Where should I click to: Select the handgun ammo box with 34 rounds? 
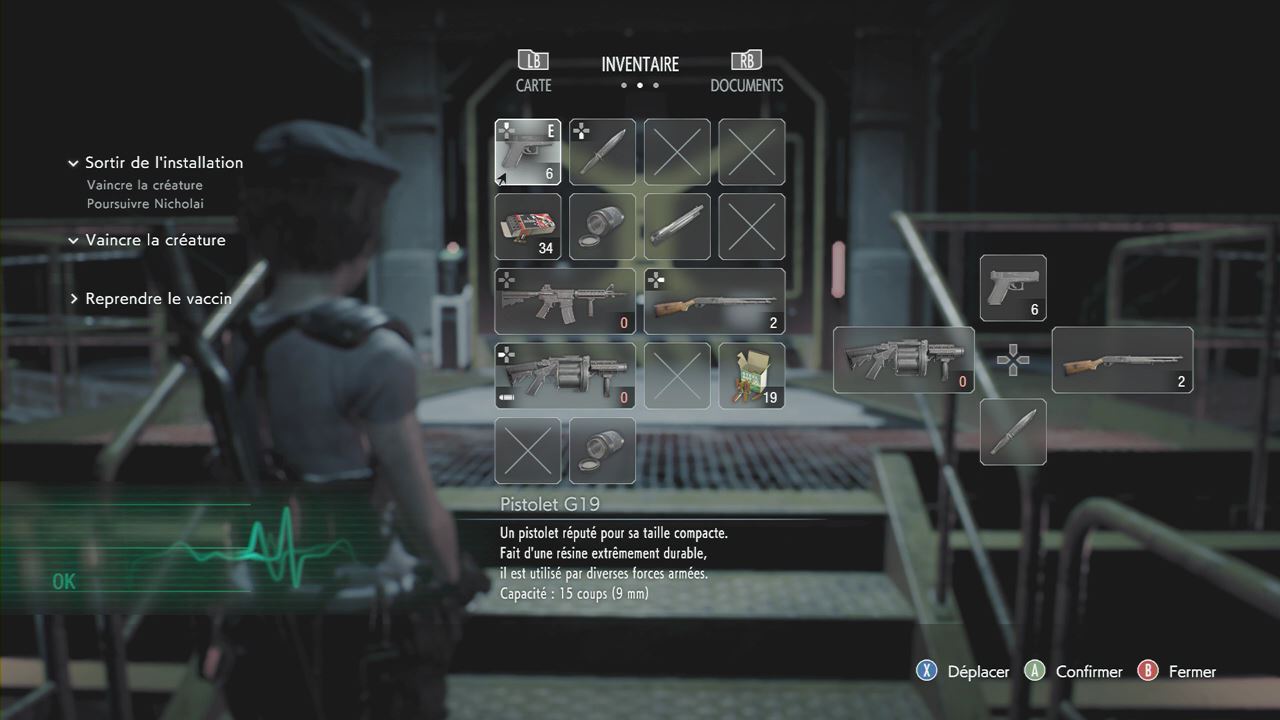[528, 227]
